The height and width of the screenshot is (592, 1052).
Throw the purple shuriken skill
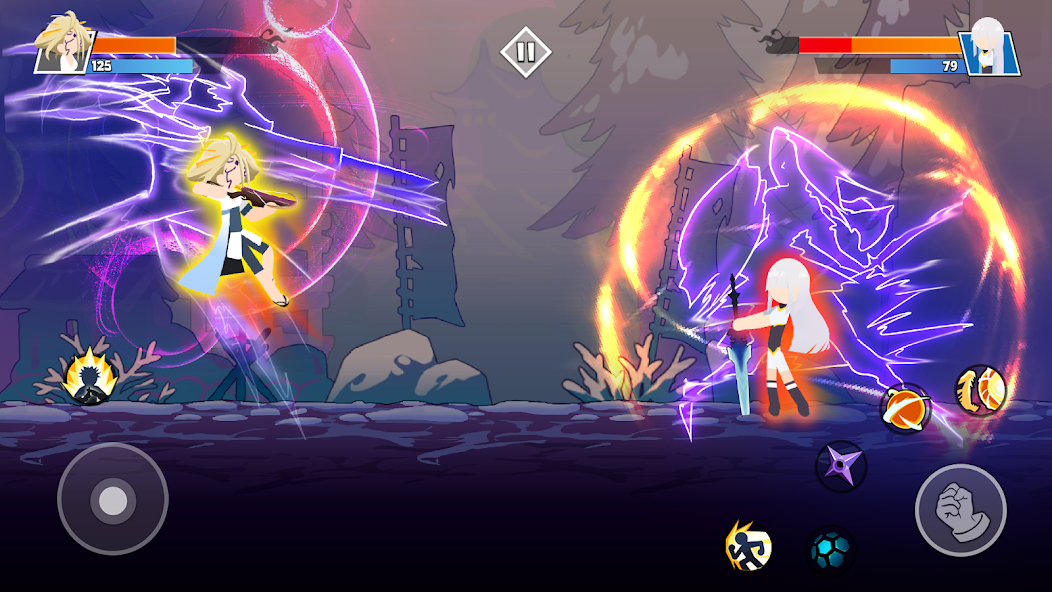coord(840,466)
